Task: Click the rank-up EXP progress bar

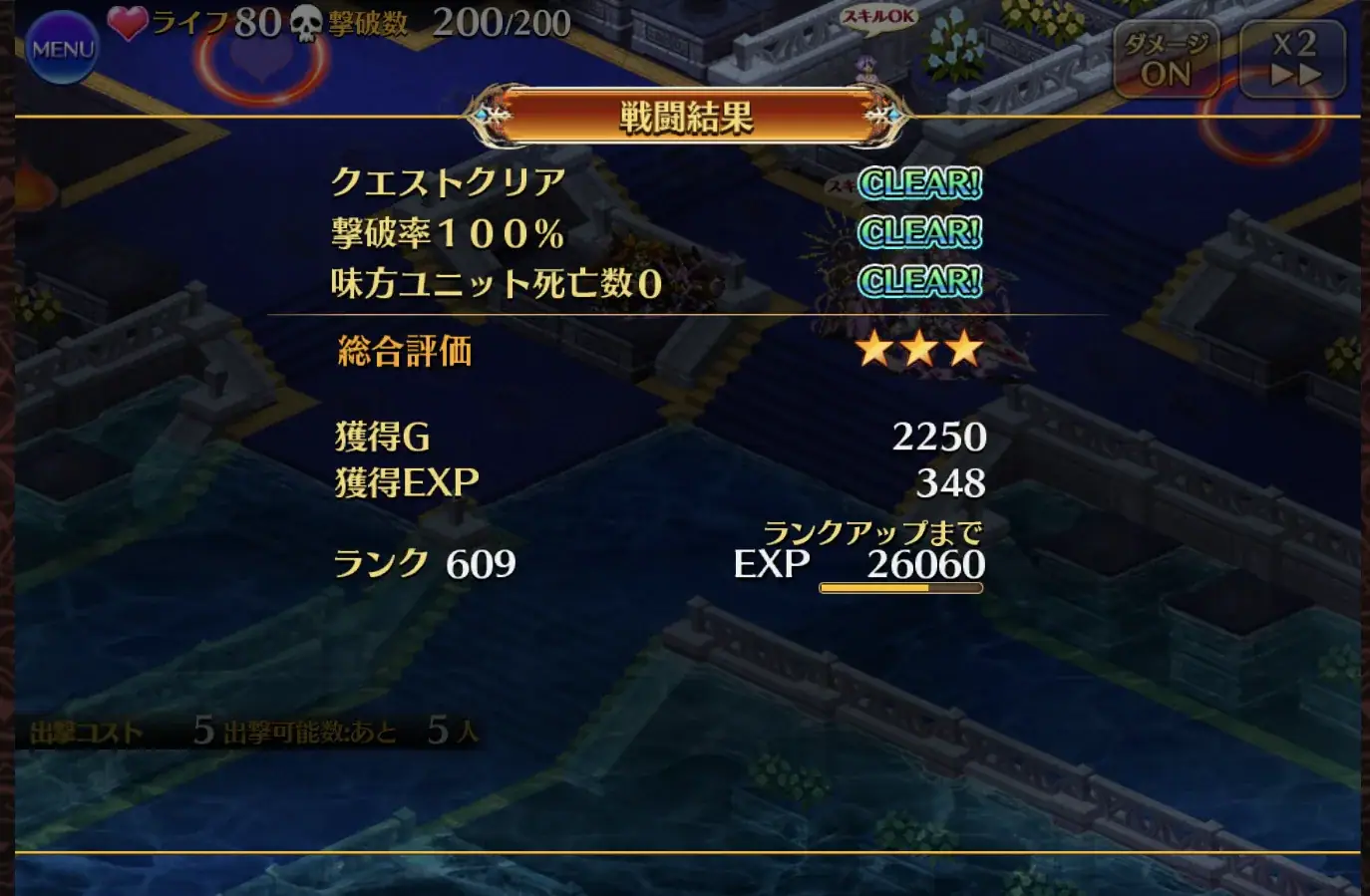Action: (x=900, y=588)
